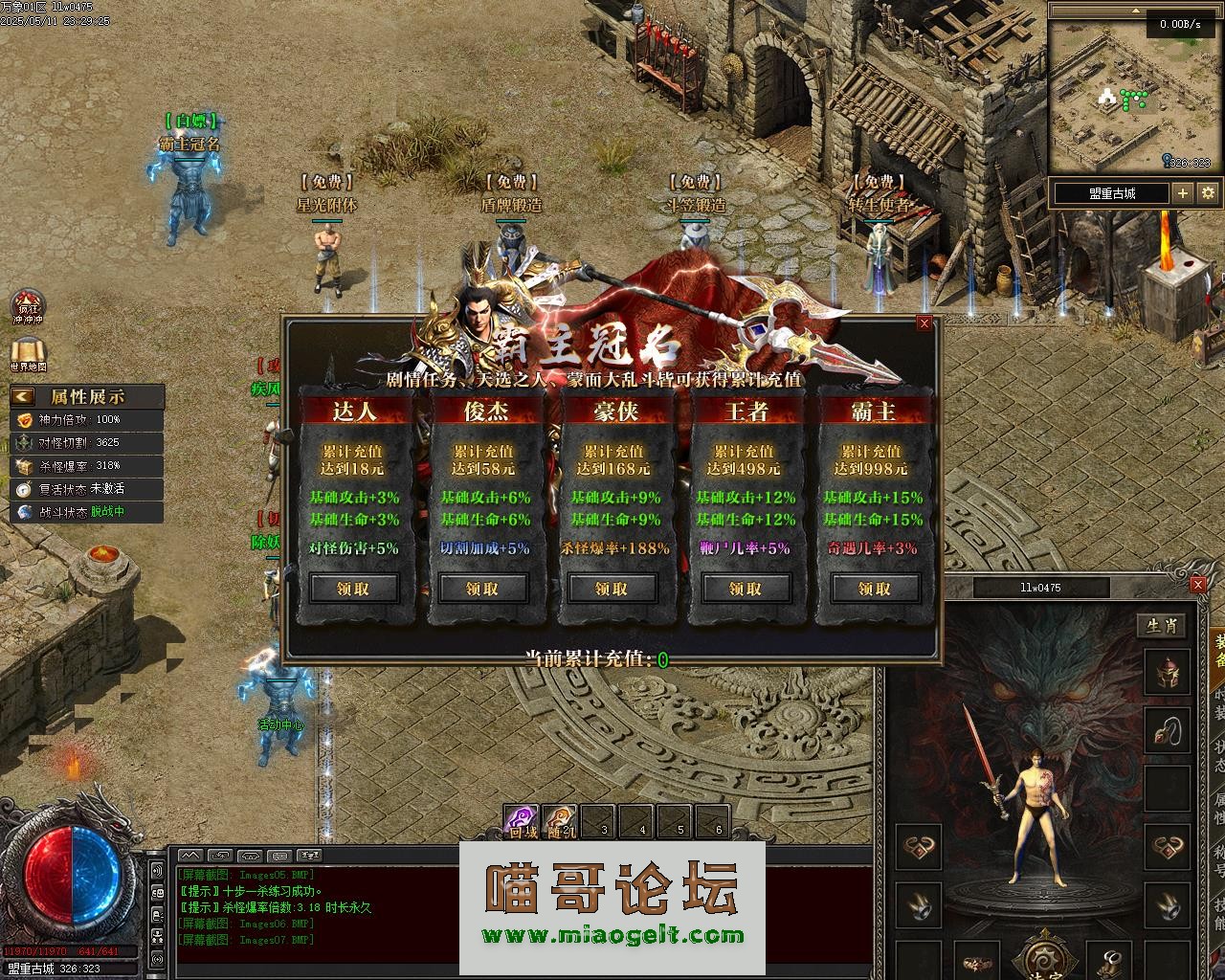Select the equipped helmet slot
Viewport: 1225px width, 980px height.
tap(1168, 673)
